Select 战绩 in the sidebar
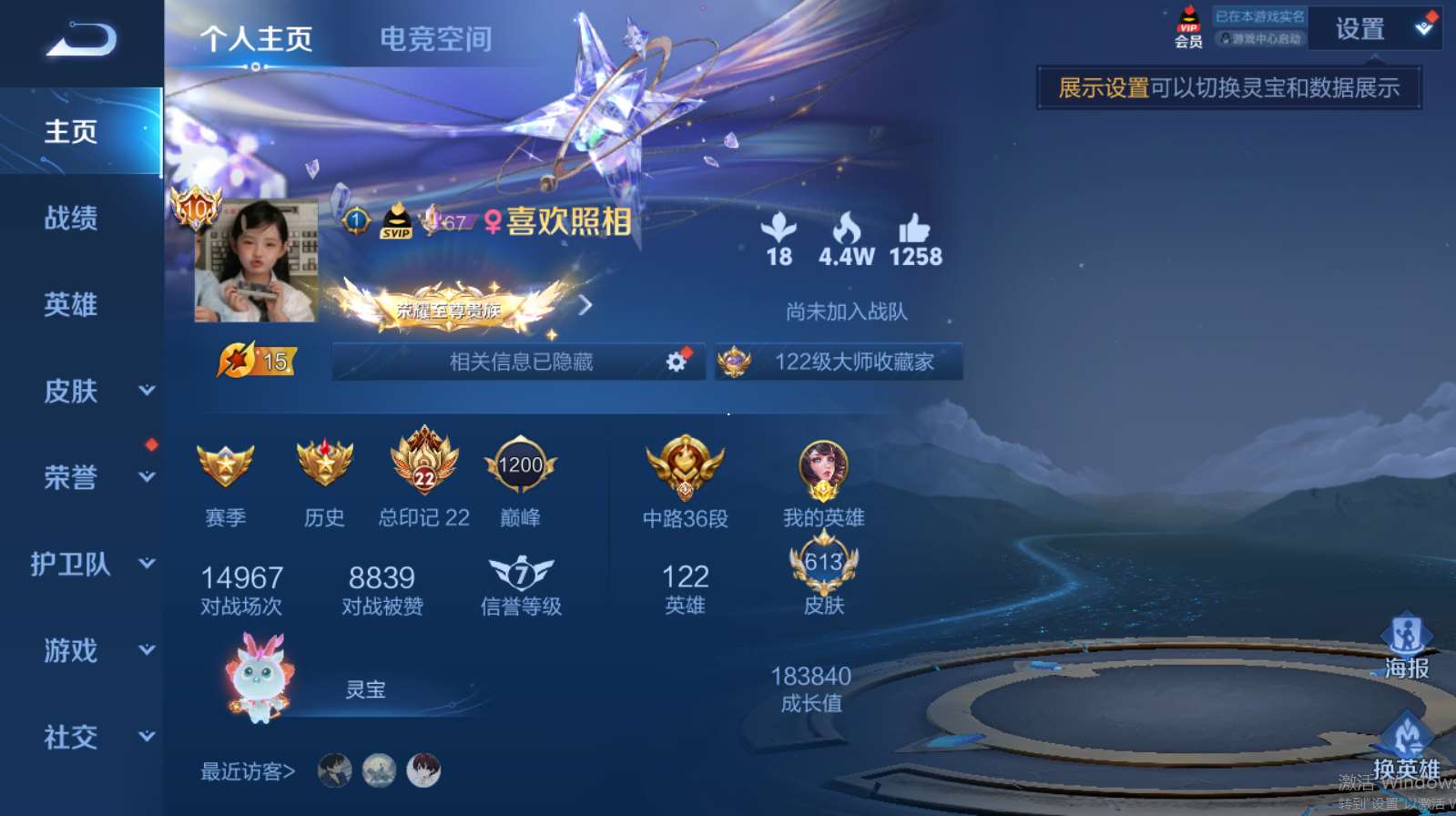1456x816 pixels. (x=71, y=219)
